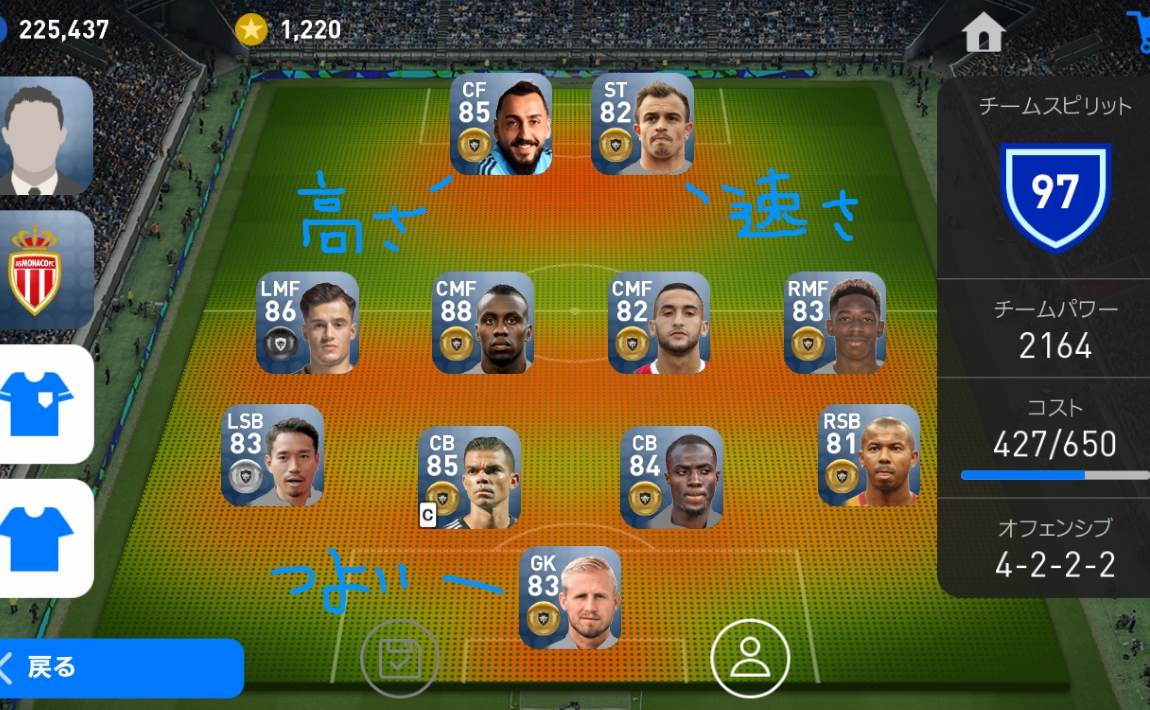
Task: Tap the 戻る back button
Action: pyautogui.click(x=120, y=667)
